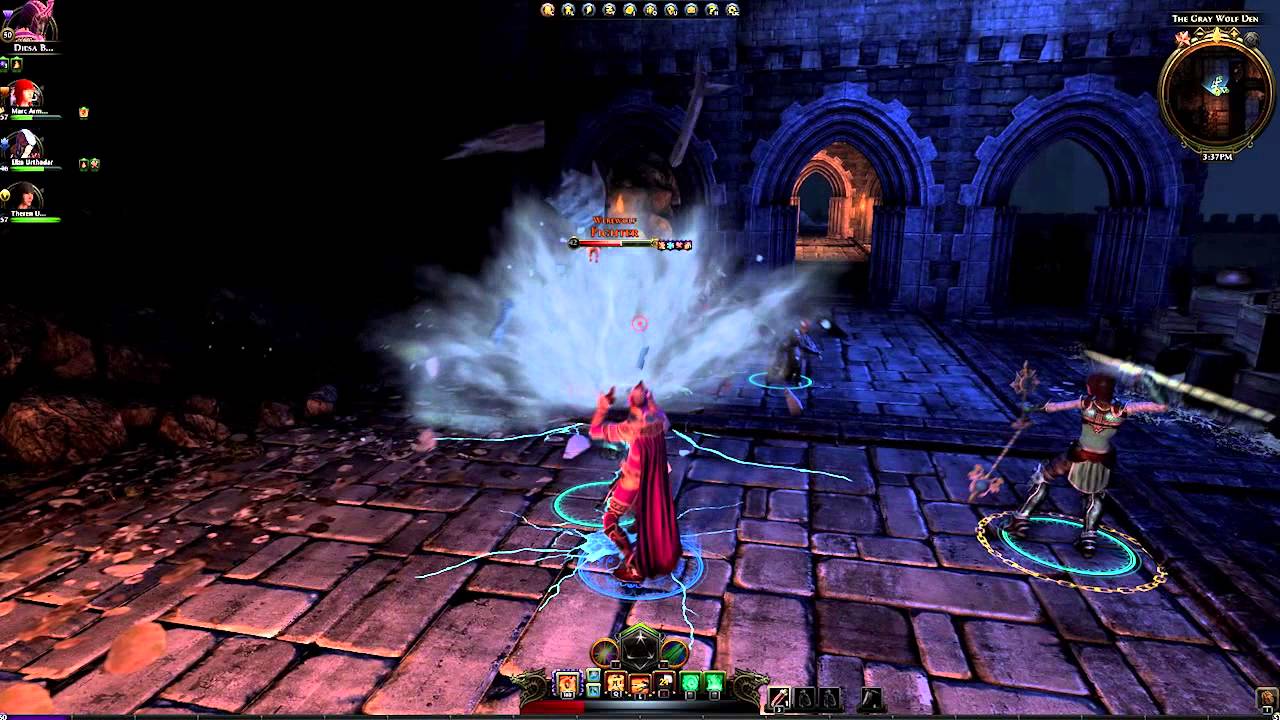Image resolution: width=1280 pixels, height=720 pixels.
Task: Activate the right daily power orb
Action: (x=674, y=653)
